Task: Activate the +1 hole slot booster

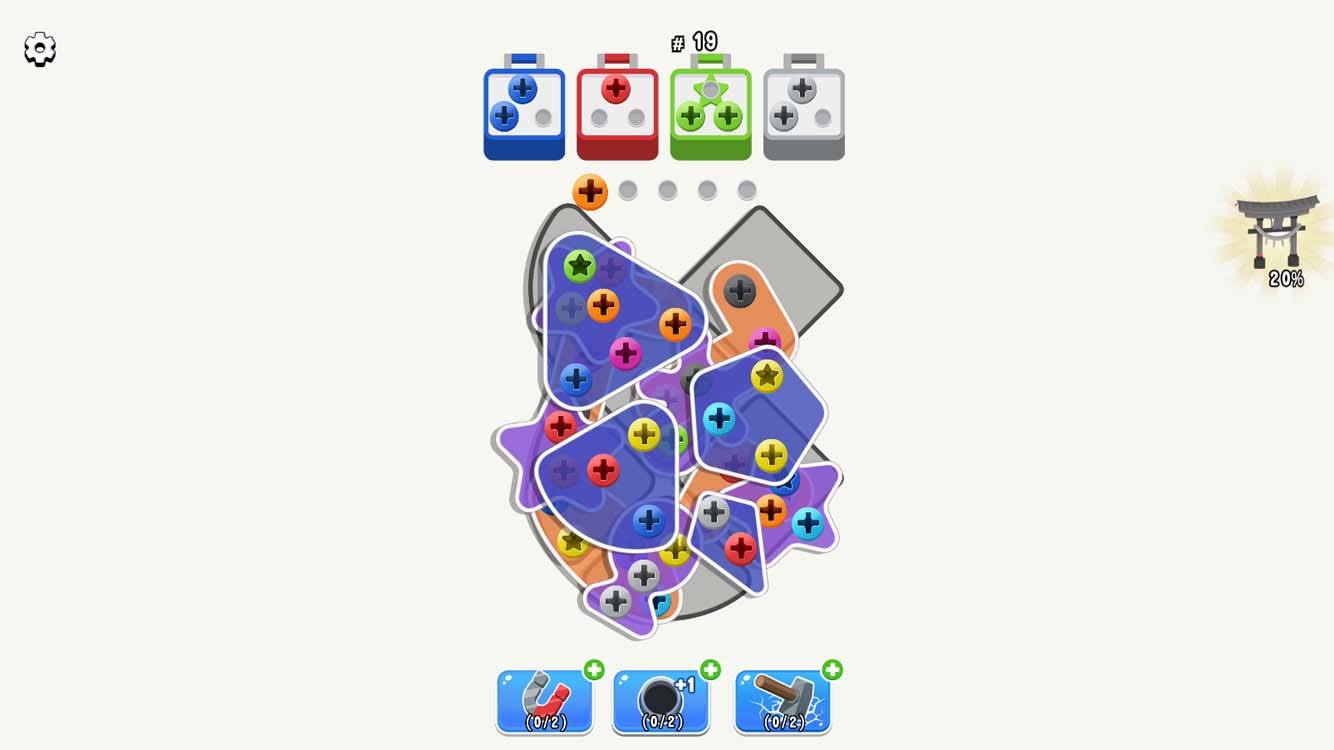Action: pos(662,698)
